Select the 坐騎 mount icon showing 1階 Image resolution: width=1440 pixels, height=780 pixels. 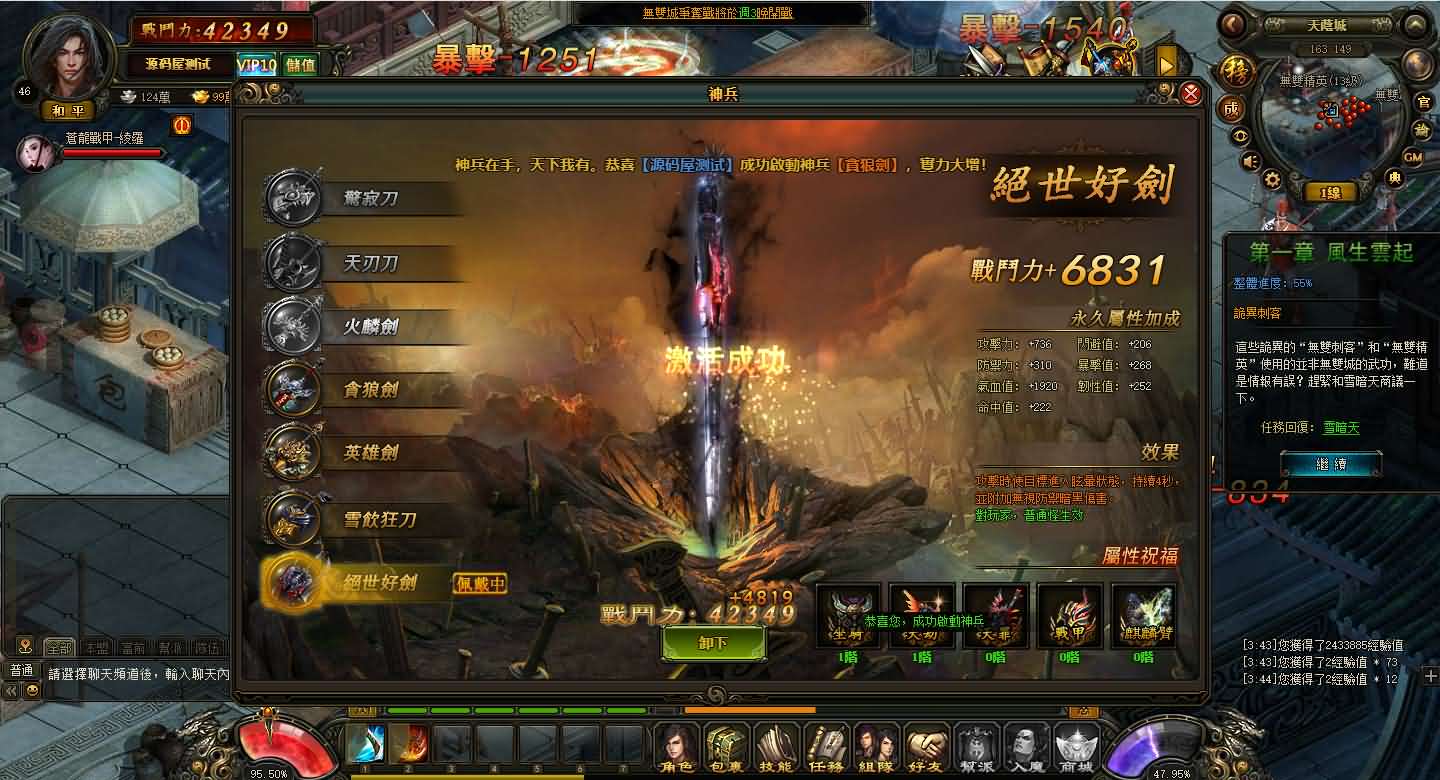[x=849, y=614]
